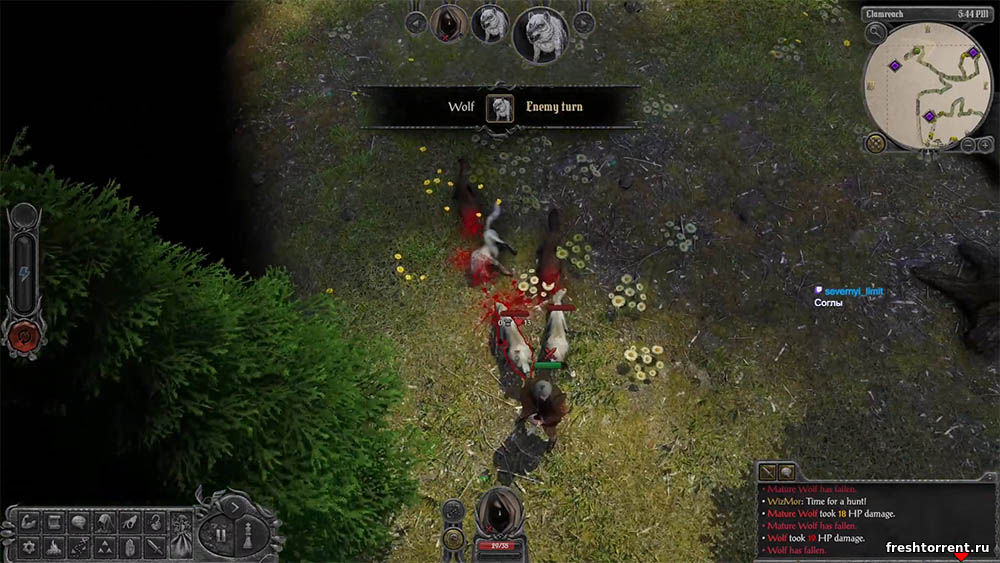Zoom out the minimap
The width and height of the screenshot is (1000, 563).
[x=969, y=145]
